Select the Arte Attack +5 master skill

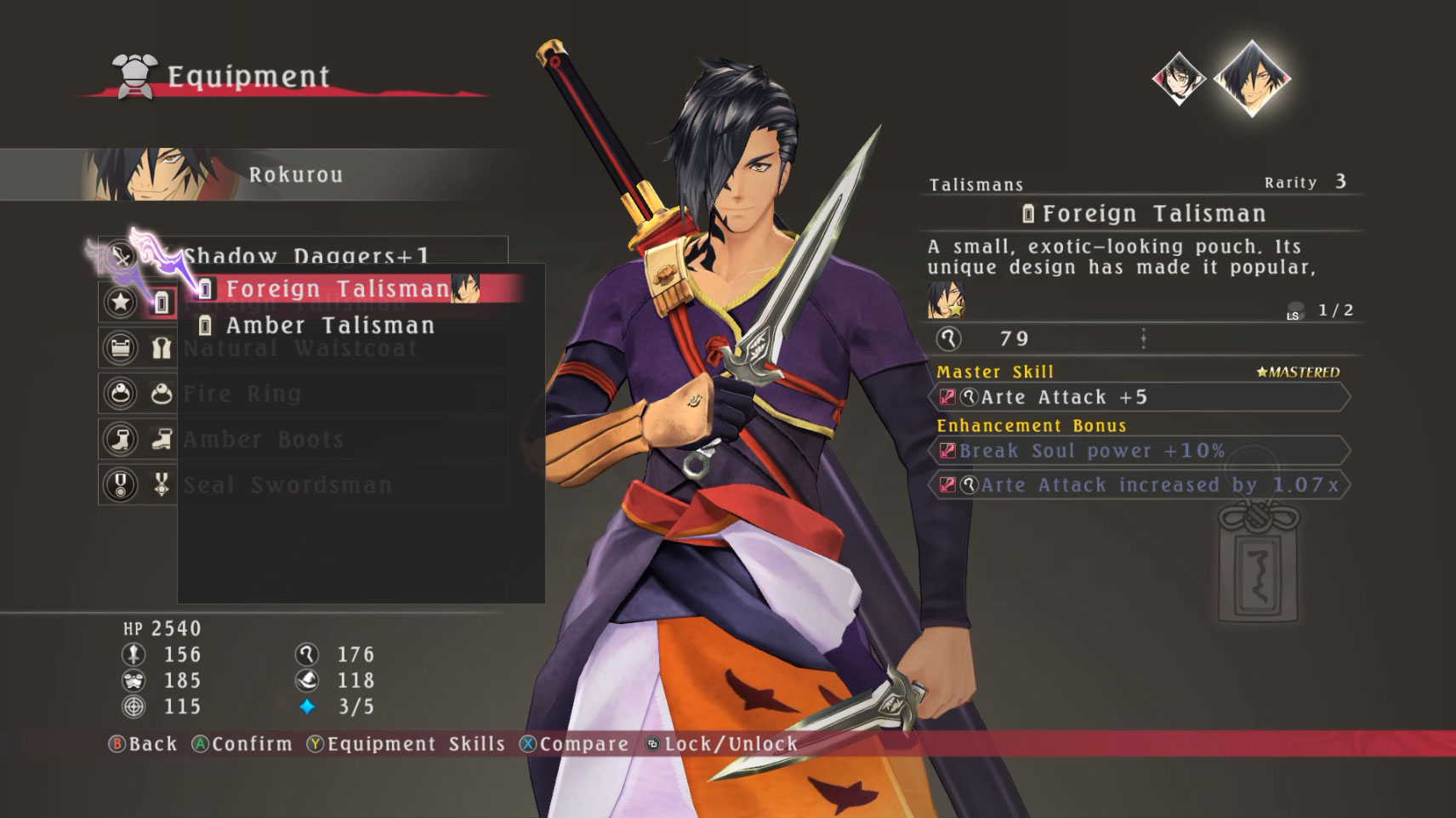1140,397
